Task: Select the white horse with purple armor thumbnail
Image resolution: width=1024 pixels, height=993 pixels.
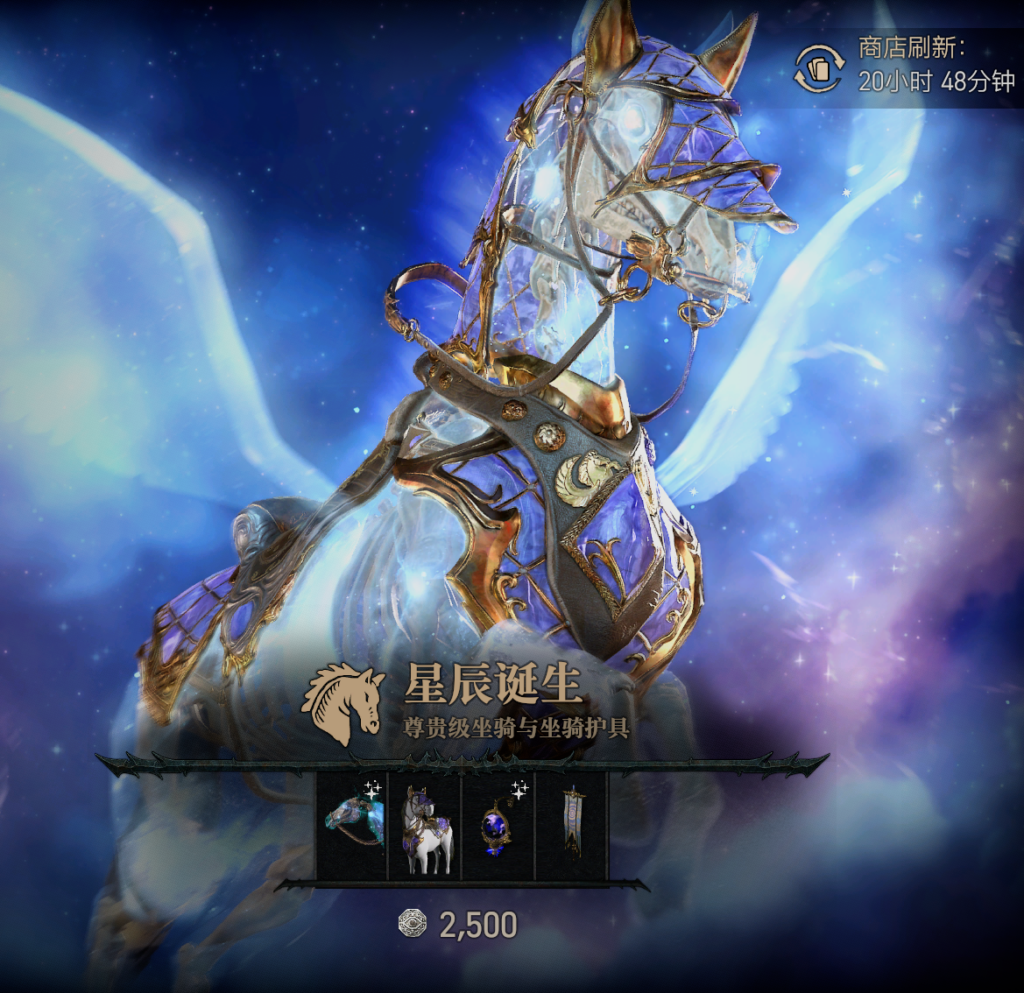Action: pos(425,826)
